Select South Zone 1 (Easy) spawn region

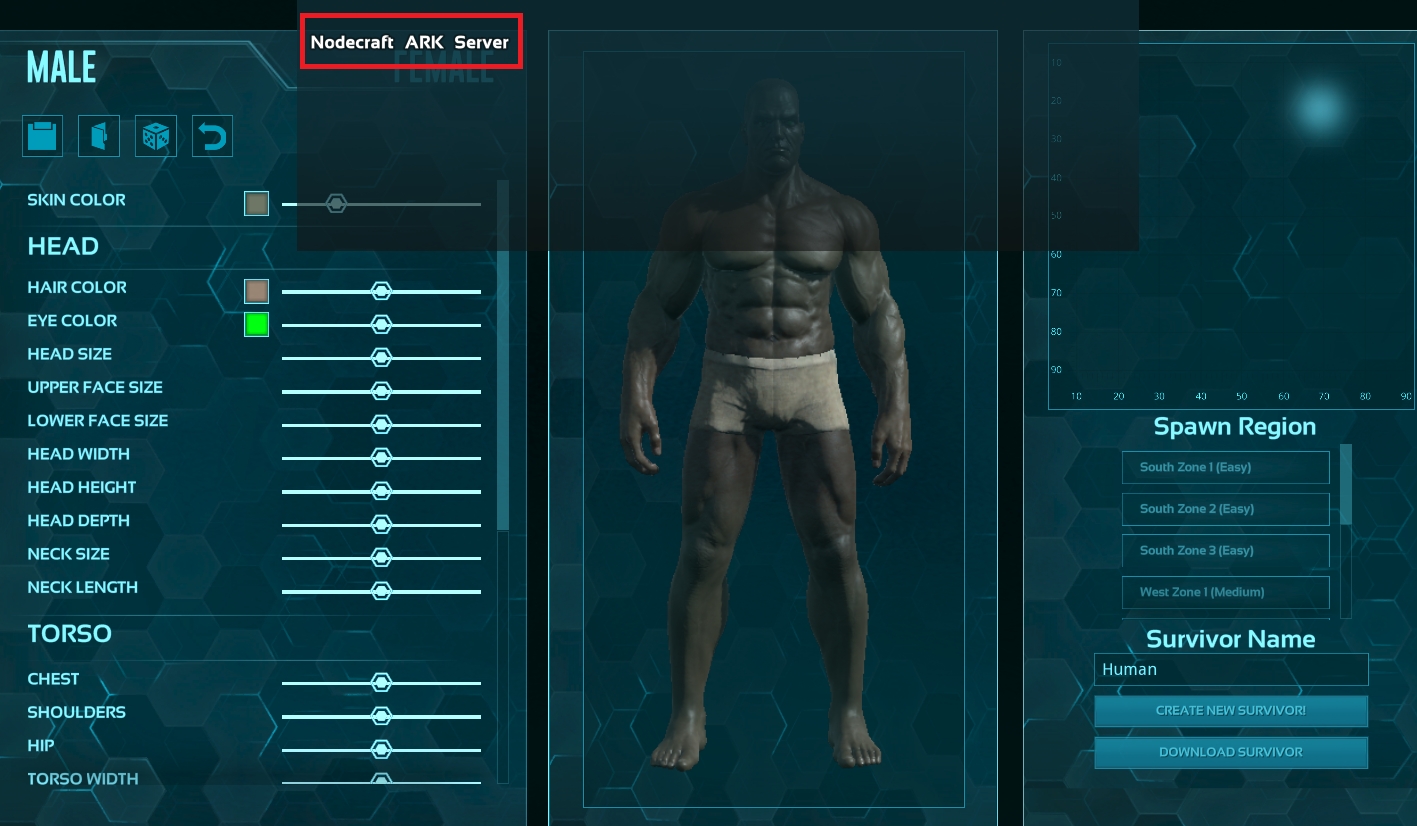[1225, 467]
